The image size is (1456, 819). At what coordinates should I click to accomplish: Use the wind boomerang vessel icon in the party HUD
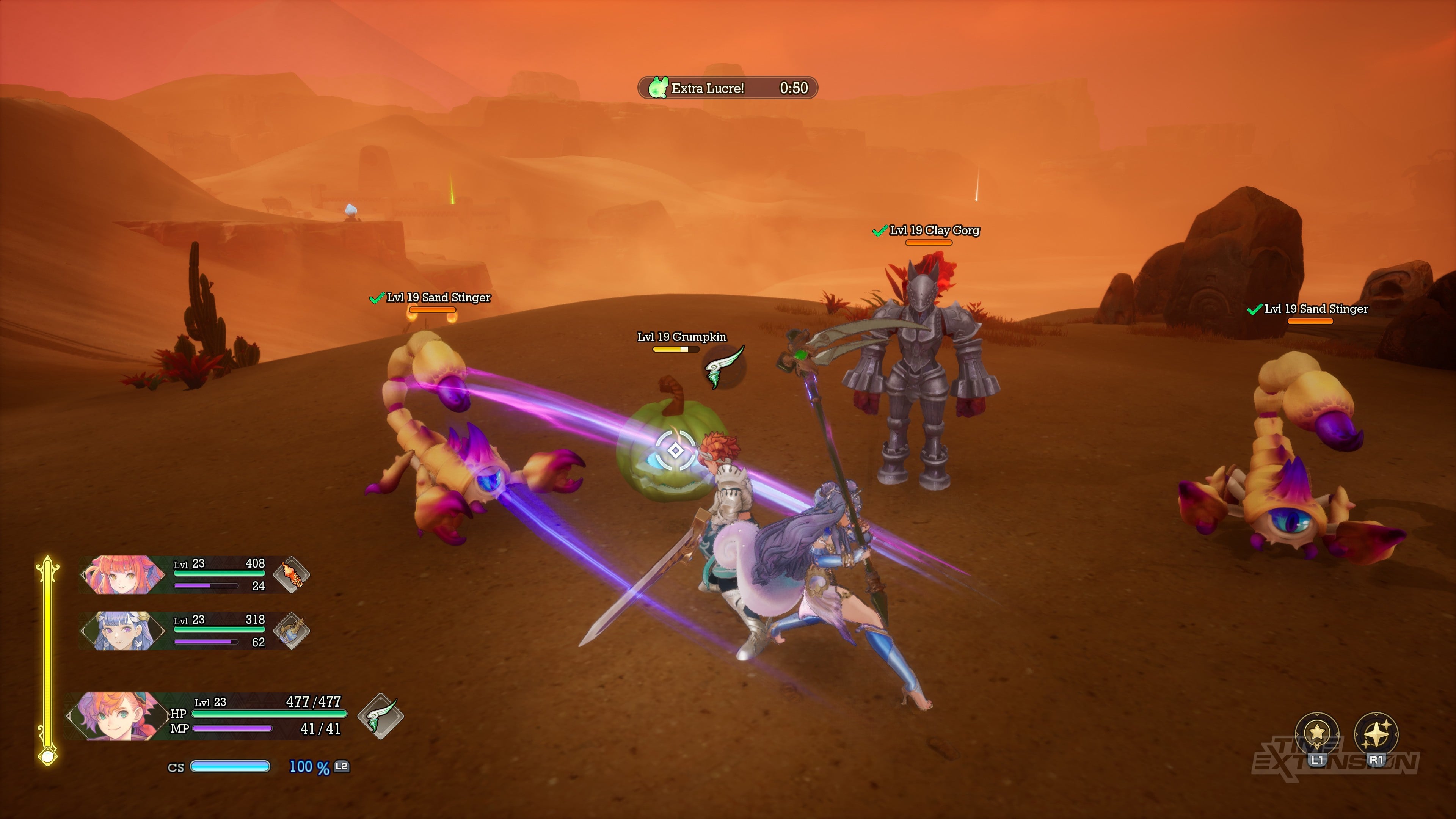pos(380,715)
